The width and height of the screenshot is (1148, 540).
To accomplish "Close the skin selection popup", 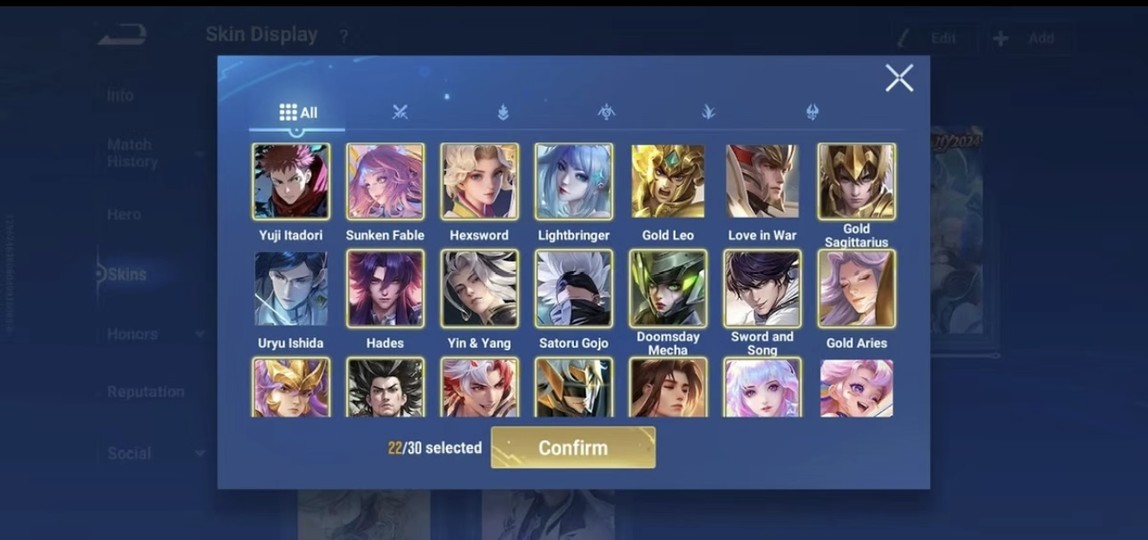I will (x=899, y=78).
